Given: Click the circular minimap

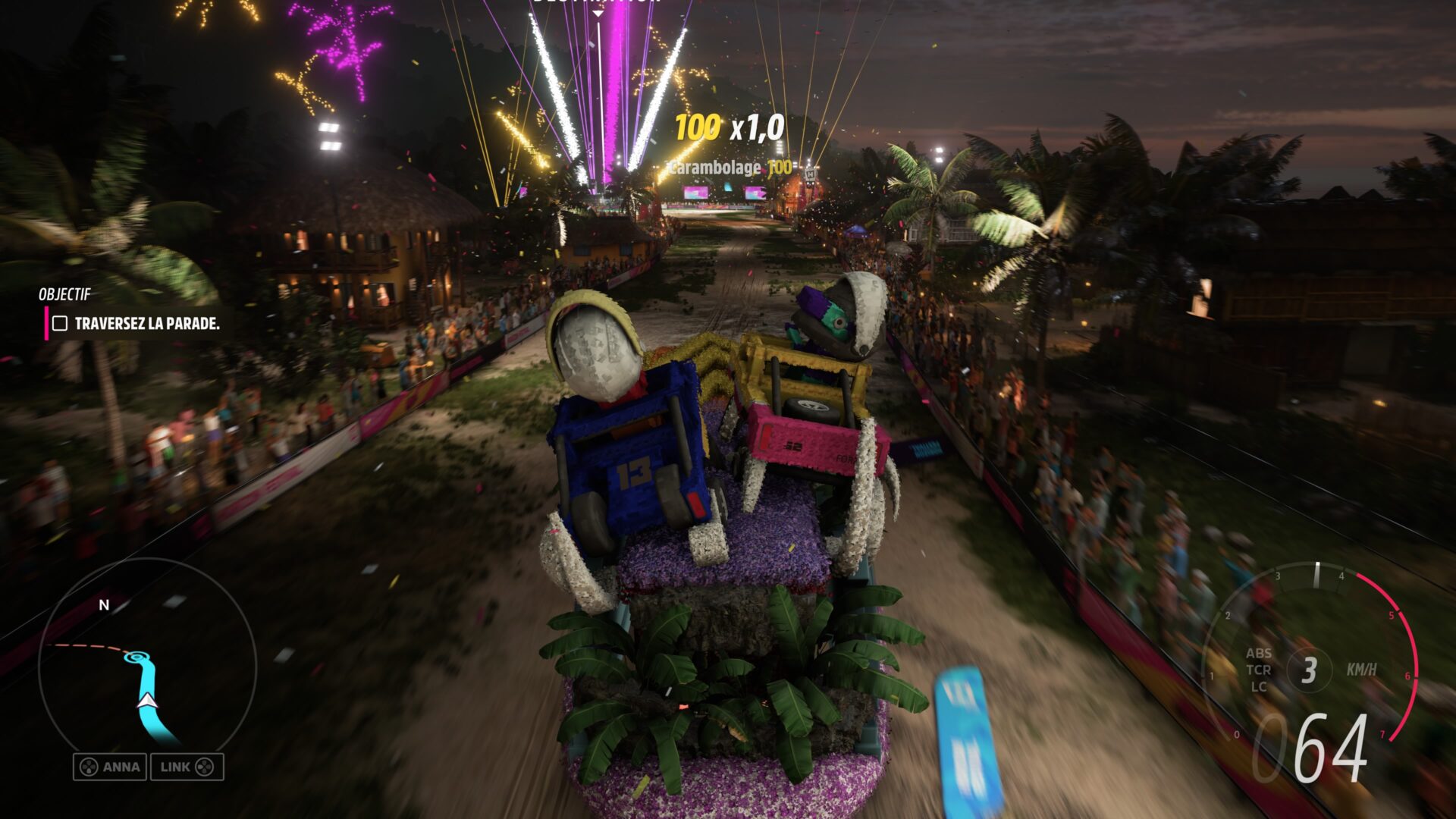Looking at the screenshot, I should point(147,667).
